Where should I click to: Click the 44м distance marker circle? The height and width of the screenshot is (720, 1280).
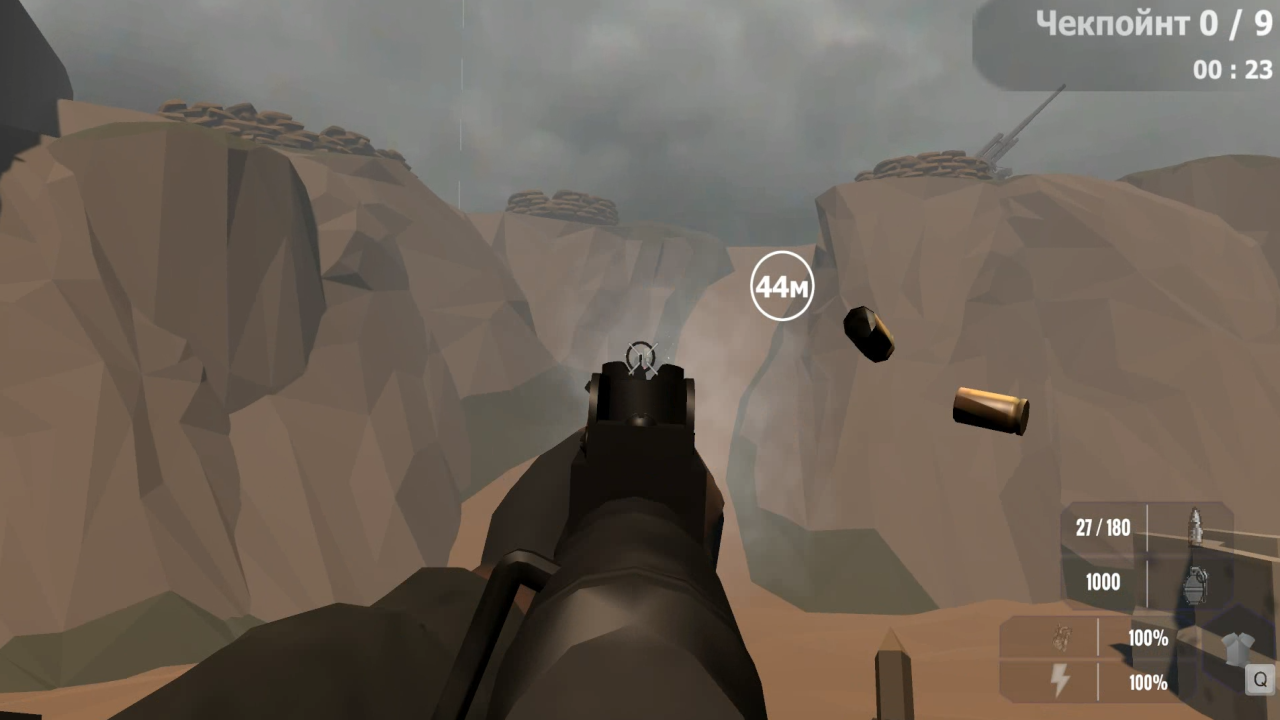pyautogui.click(x=781, y=286)
